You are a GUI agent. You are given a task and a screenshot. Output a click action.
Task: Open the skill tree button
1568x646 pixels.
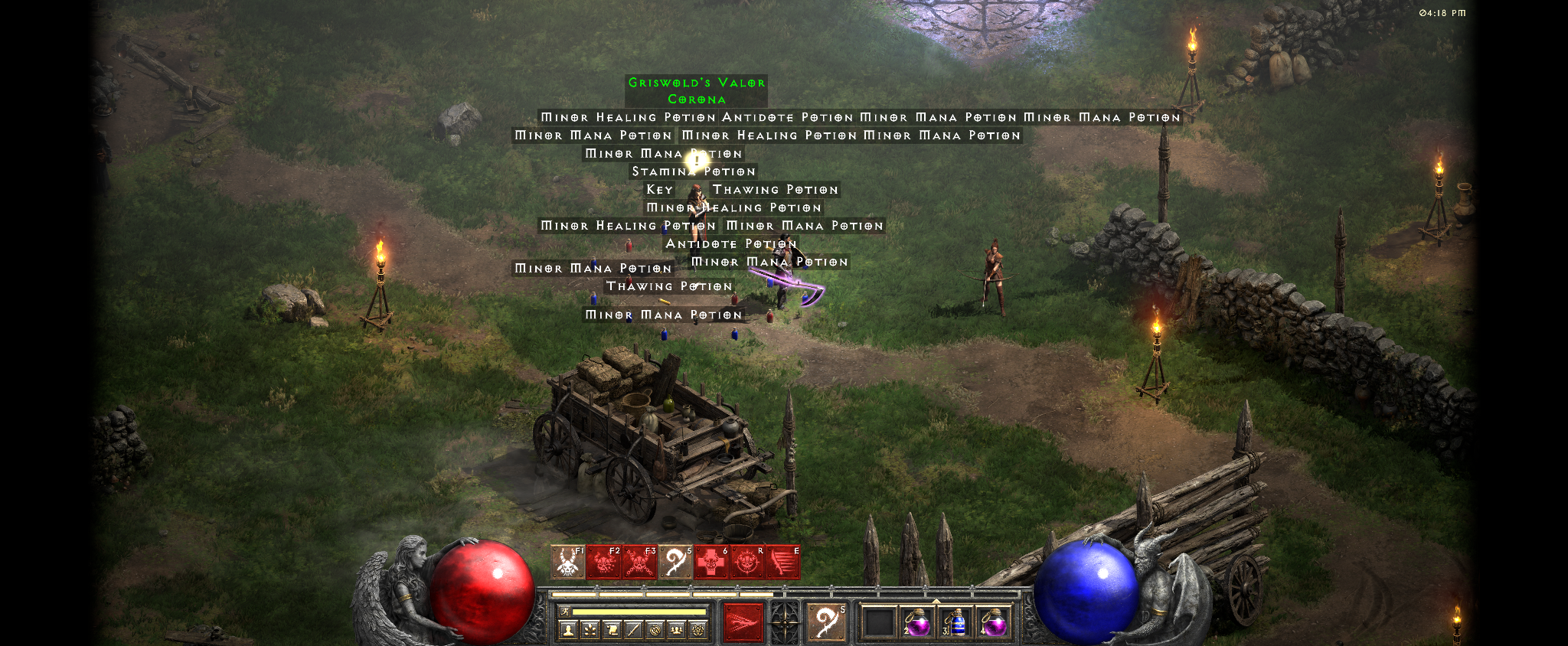click(x=590, y=630)
